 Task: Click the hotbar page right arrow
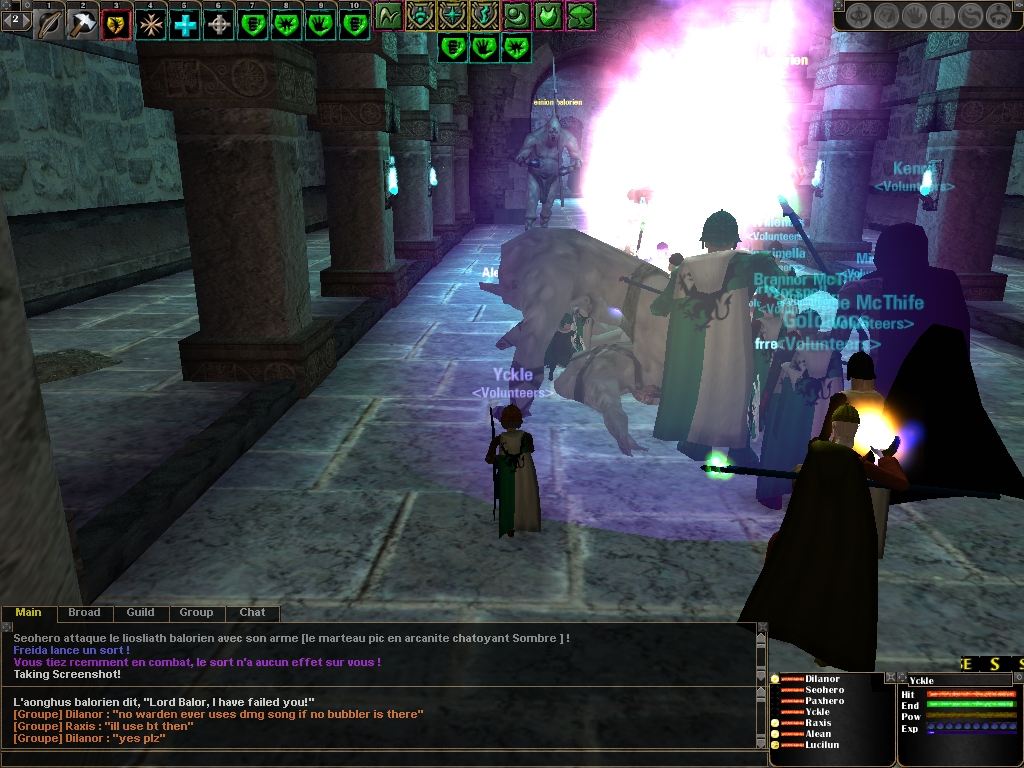[x=27, y=19]
